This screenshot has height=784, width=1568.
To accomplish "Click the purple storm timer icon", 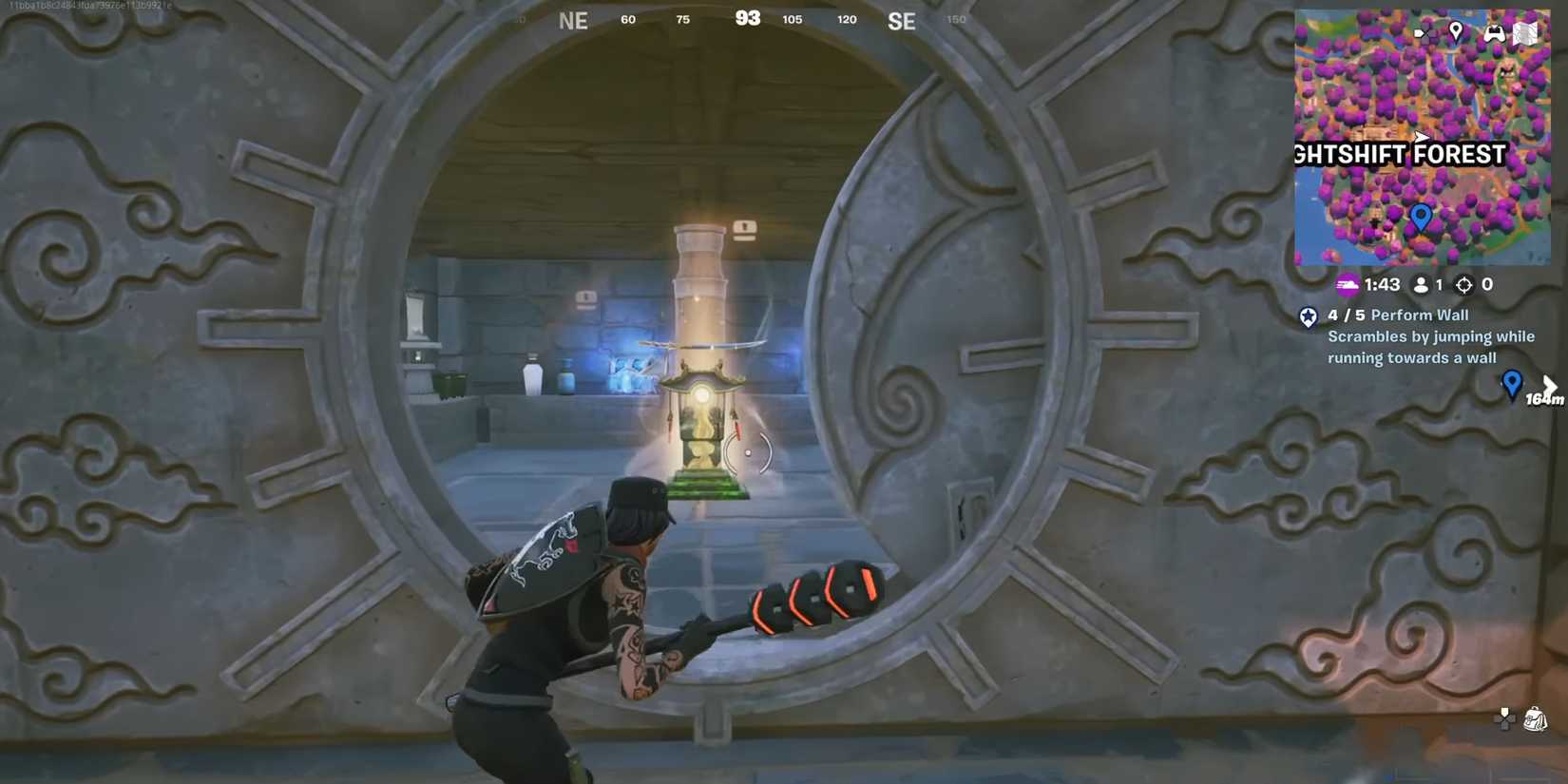I will (1348, 284).
